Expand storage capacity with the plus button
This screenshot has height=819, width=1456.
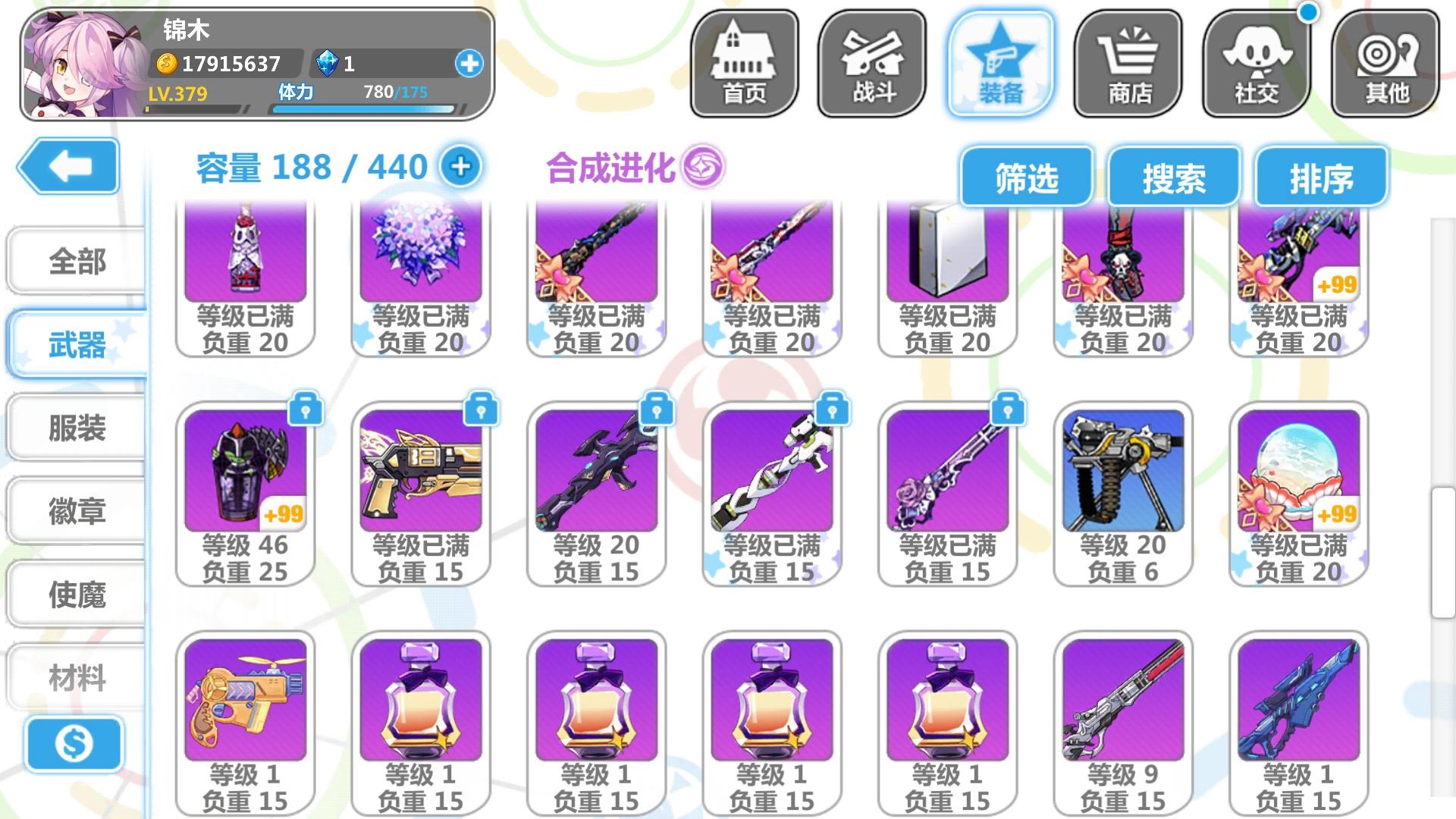click(460, 168)
